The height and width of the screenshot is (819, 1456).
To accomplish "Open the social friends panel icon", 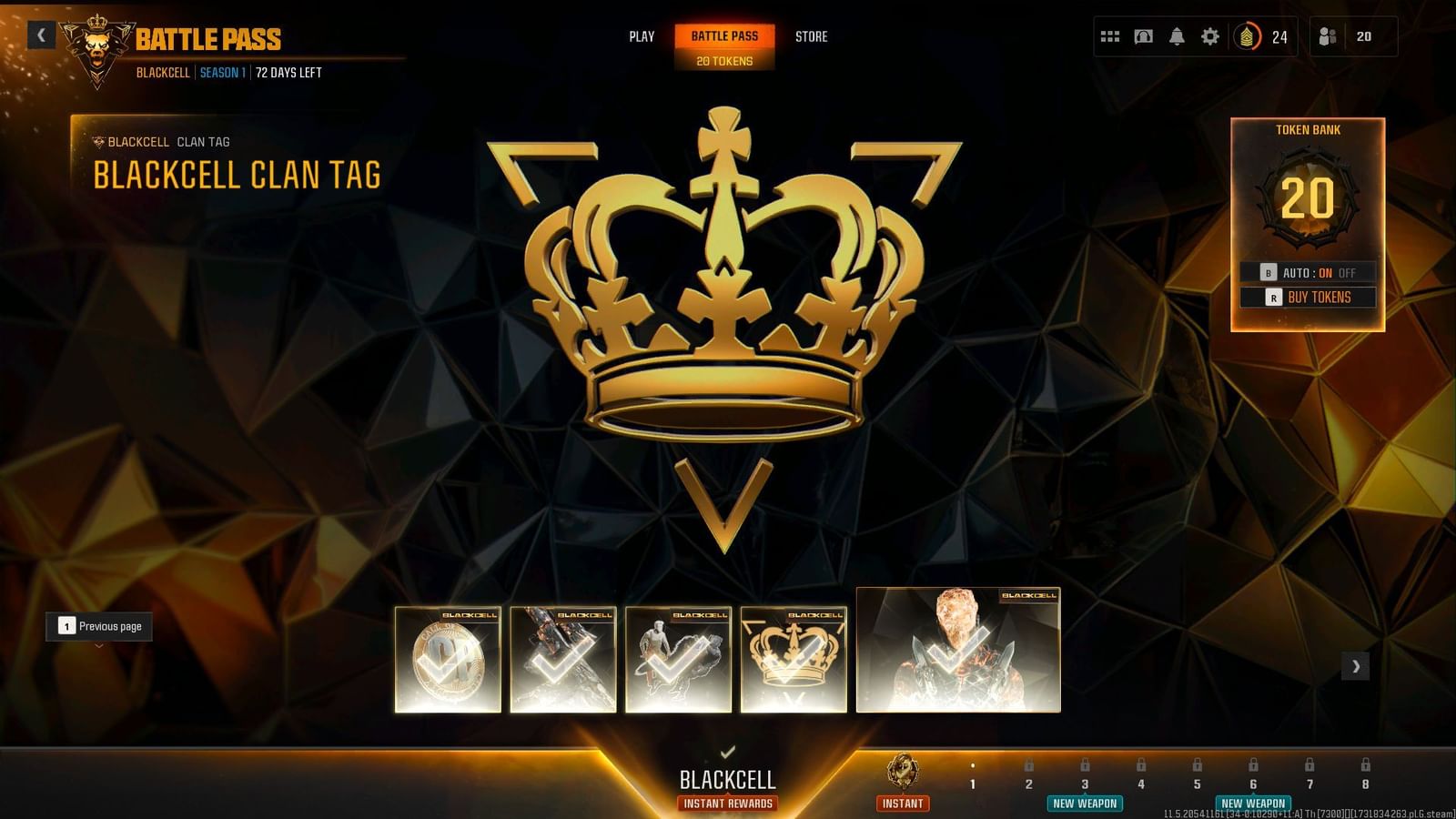I will (1327, 36).
